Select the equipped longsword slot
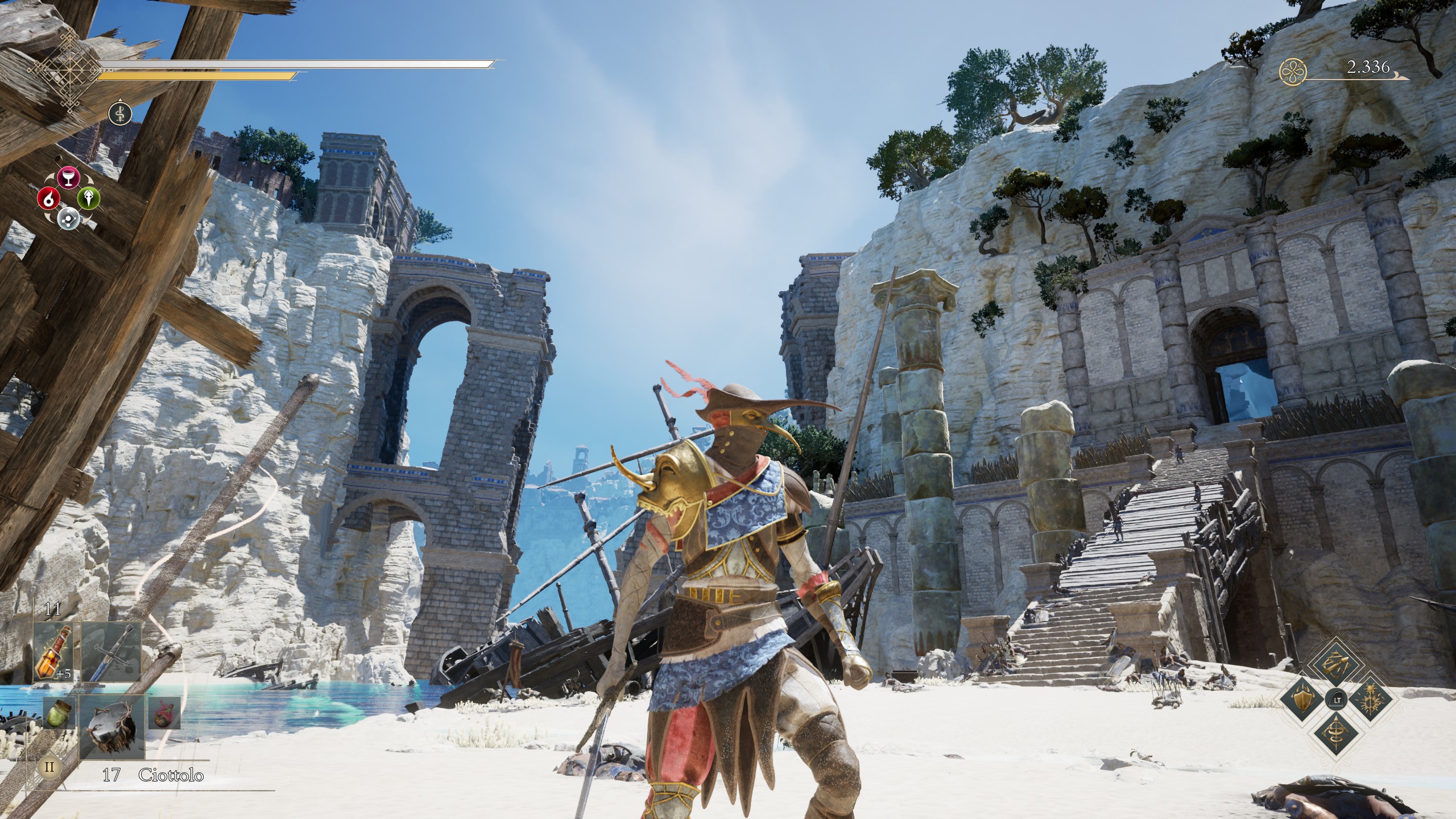 (111, 652)
